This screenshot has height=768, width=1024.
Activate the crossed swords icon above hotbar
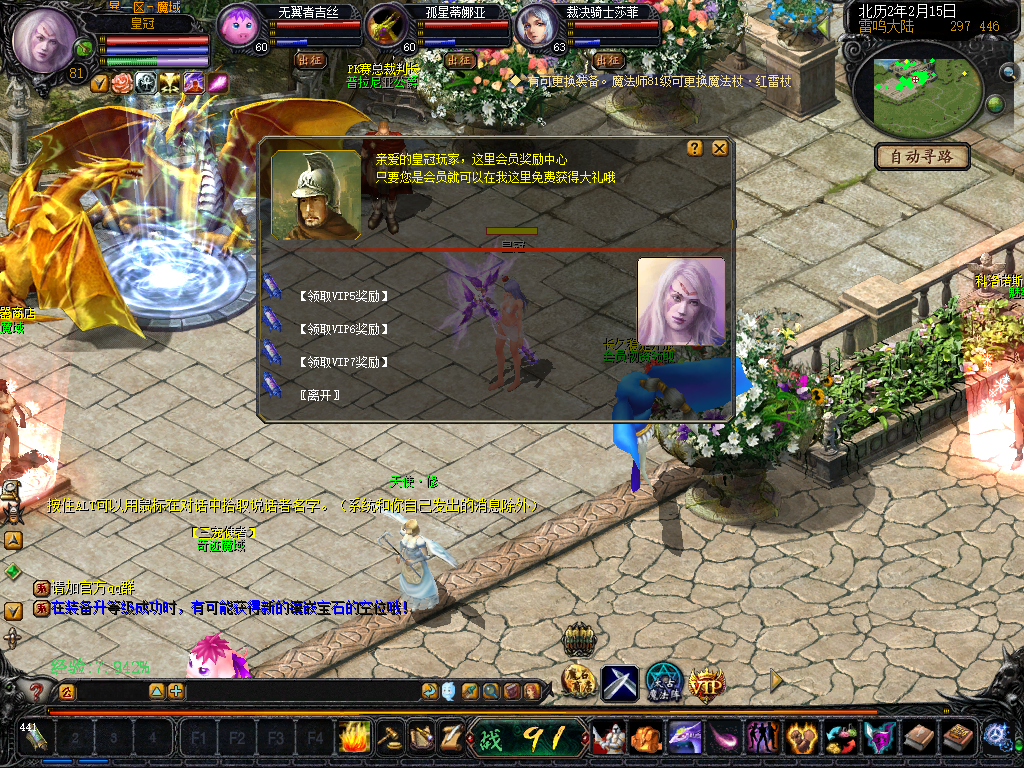(x=620, y=684)
